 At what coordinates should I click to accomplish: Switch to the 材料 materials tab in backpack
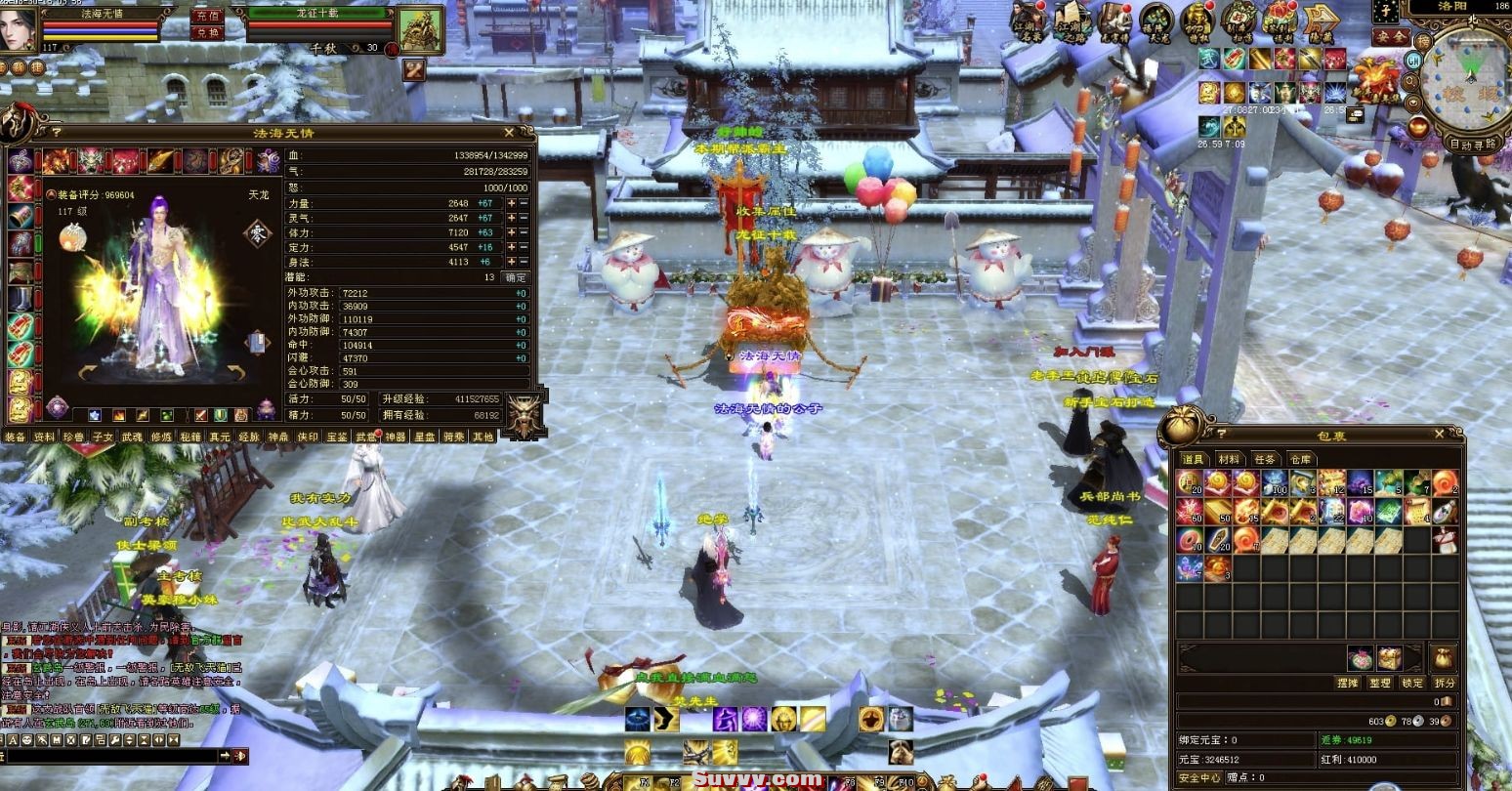pos(1229,459)
